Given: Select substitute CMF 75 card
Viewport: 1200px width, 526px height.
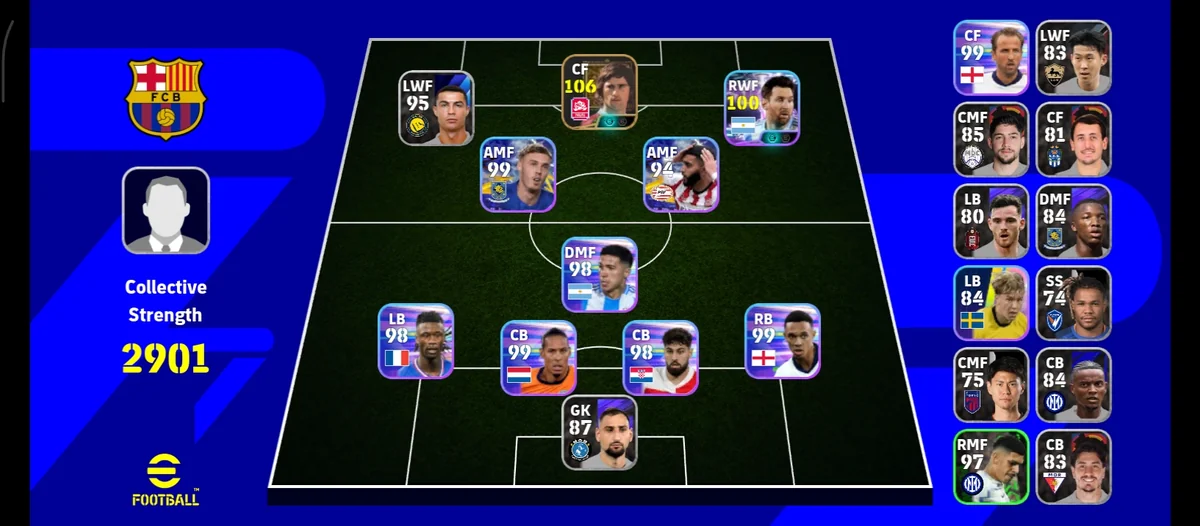Looking at the screenshot, I should (991, 385).
